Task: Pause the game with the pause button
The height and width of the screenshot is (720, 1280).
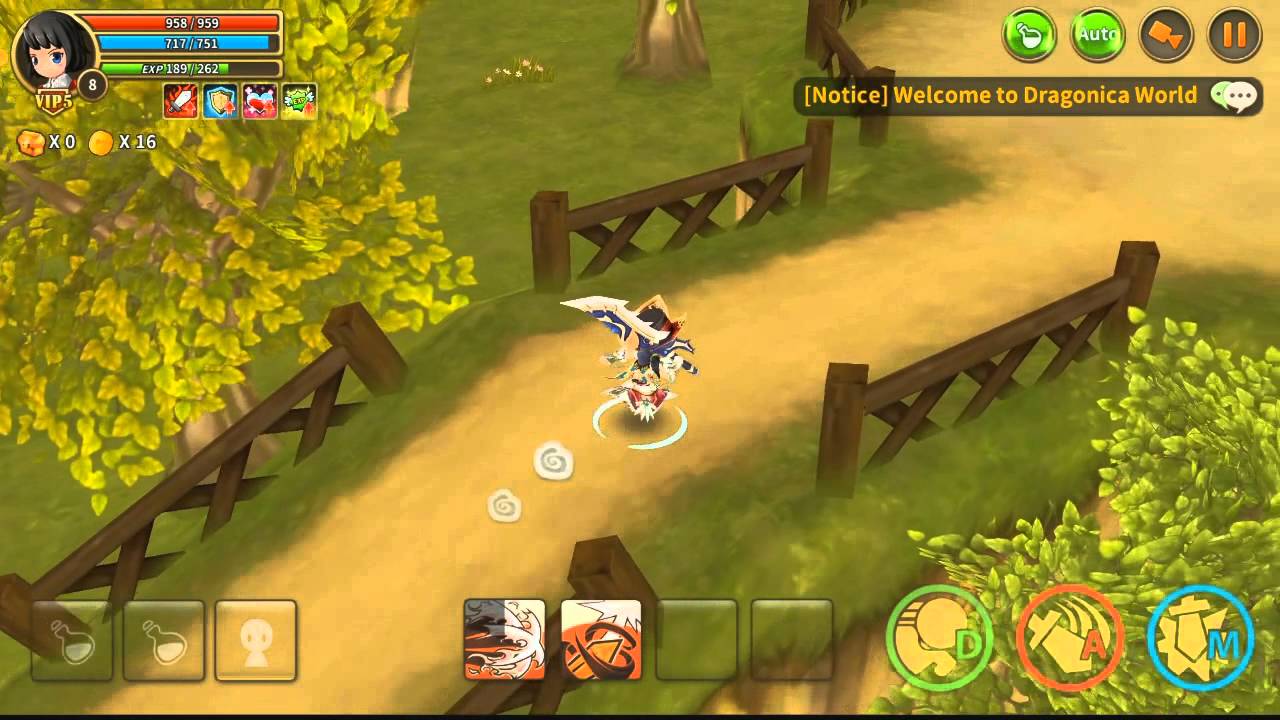Action: 1232,33
